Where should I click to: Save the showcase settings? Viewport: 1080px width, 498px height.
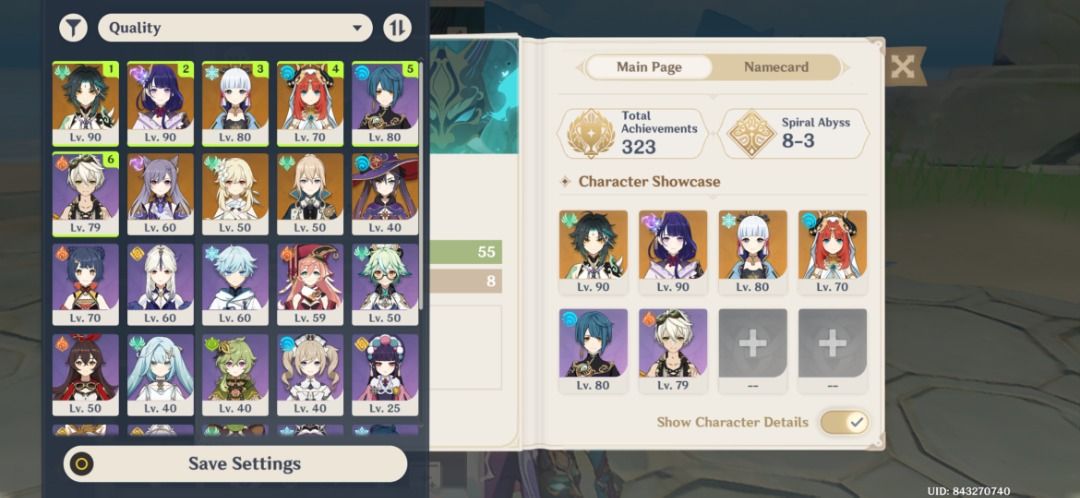tap(235, 464)
